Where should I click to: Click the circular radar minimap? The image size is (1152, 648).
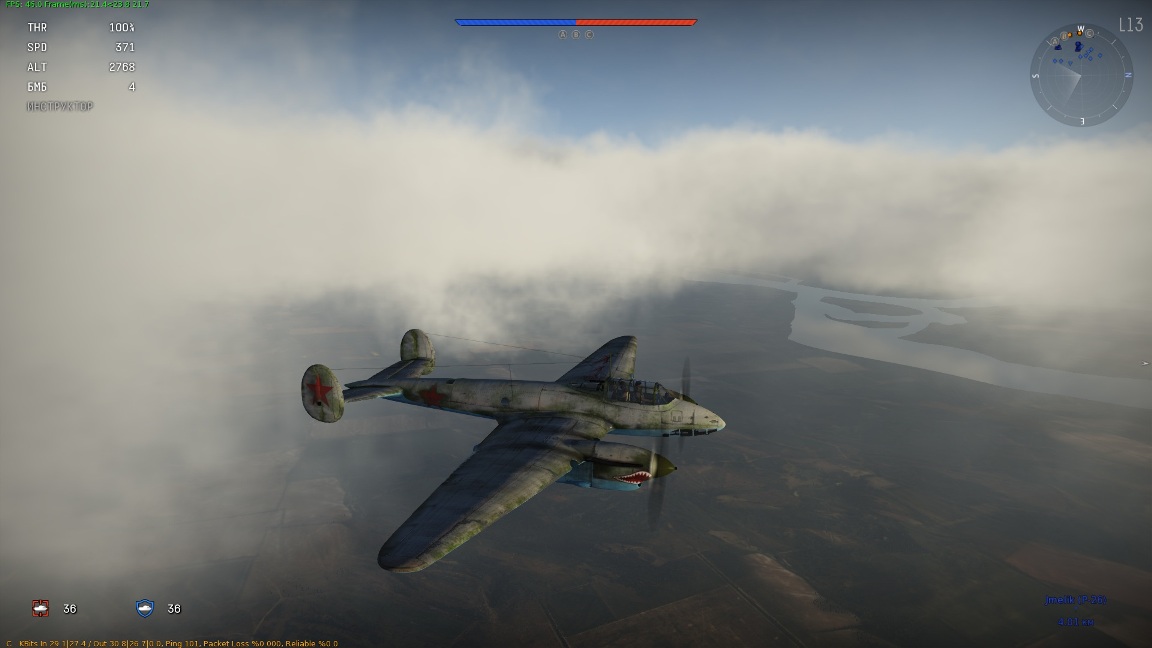(x=1081, y=76)
